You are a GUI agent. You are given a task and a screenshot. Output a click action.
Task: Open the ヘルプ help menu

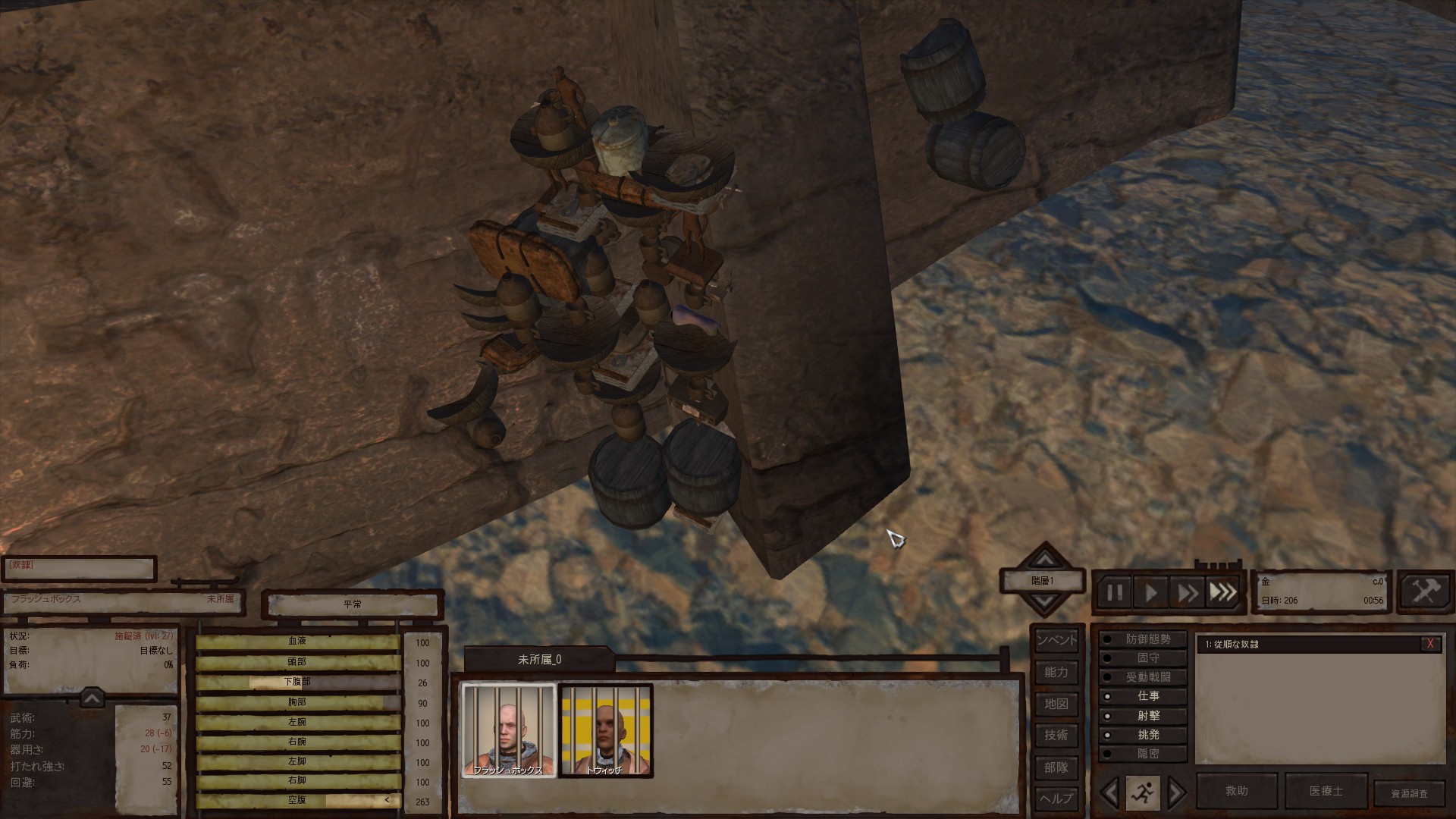1056,799
